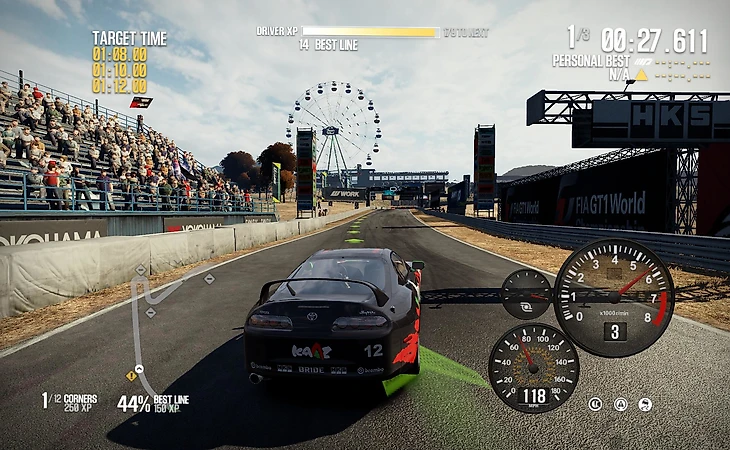
Task: Select the yellow warning marker on the minimap
Action: 131,376
